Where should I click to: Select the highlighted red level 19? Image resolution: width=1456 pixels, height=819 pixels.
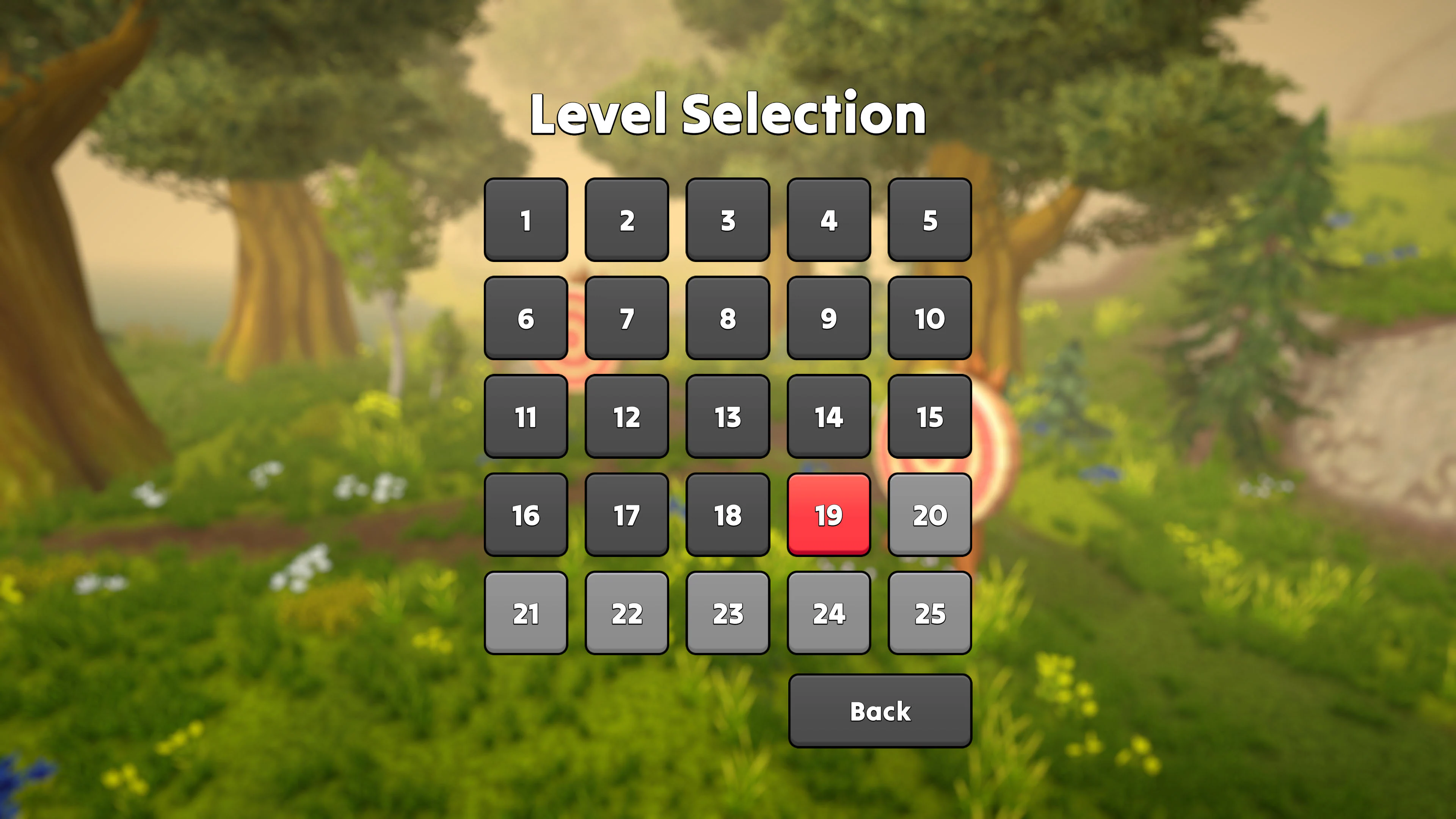point(828,515)
